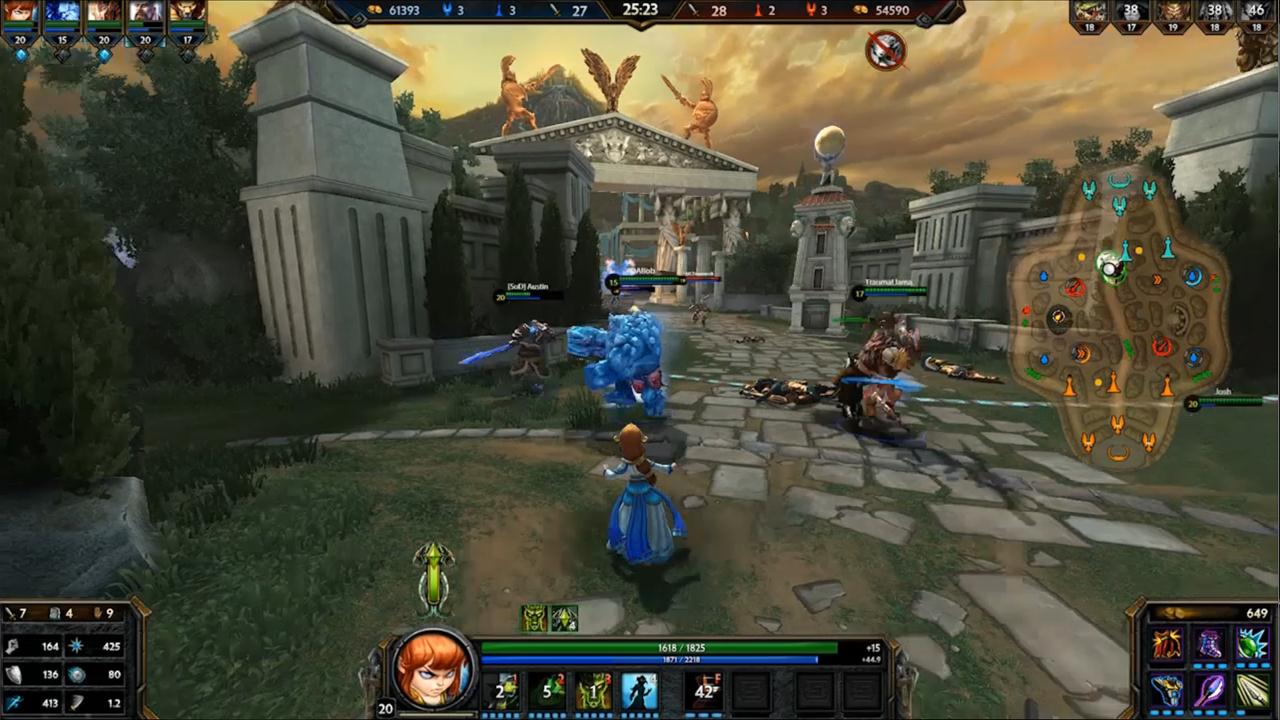Click the purple wand item icon
This screenshot has height=720, width=1280.
1209,691
